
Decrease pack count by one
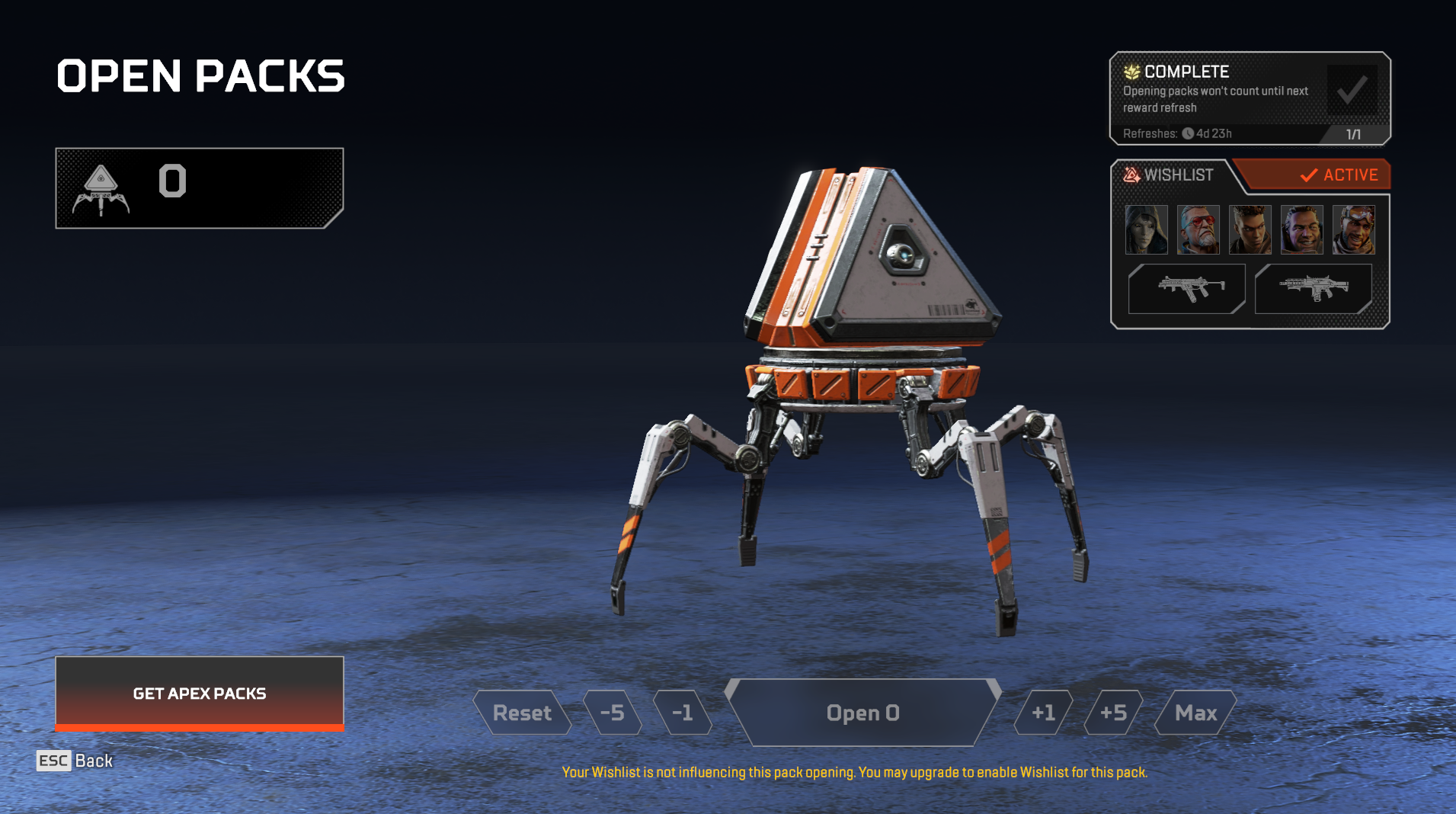pyautogui.click(x=683, y=713)
